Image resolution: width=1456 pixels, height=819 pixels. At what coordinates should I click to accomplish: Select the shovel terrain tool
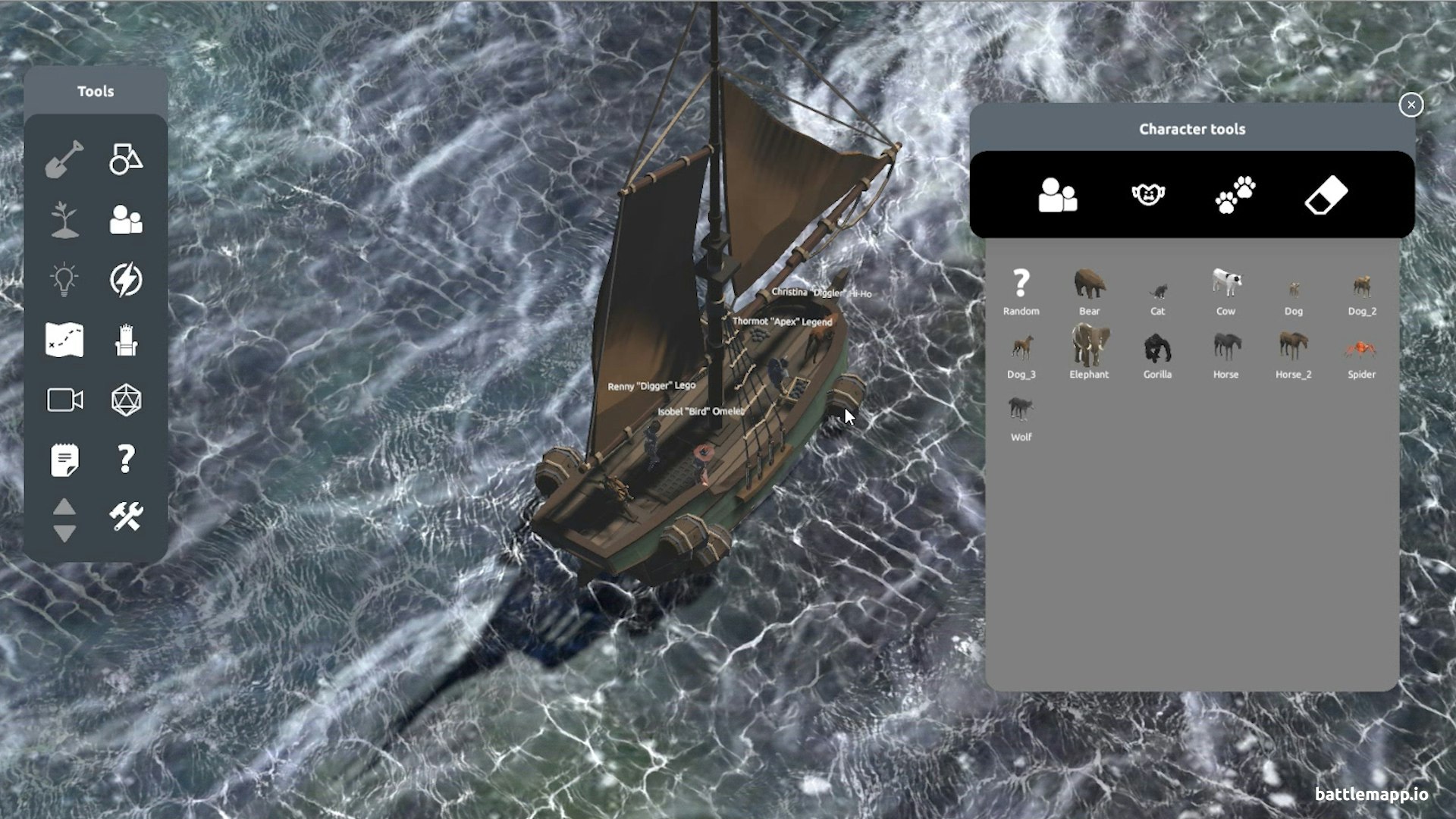click(x=64, y=159)
